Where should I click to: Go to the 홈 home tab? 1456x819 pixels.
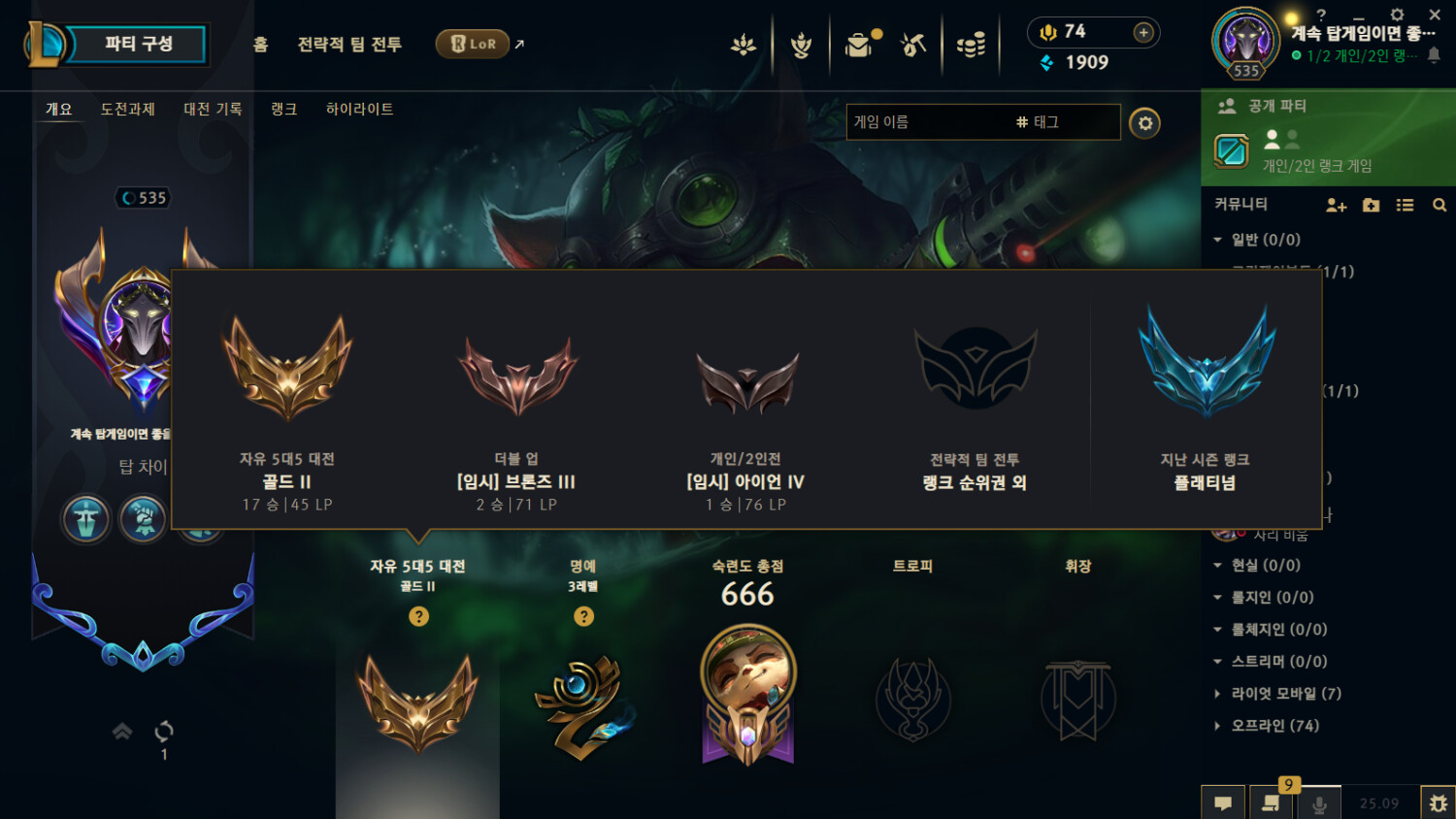pyautogui.click(x=260, y=44)
